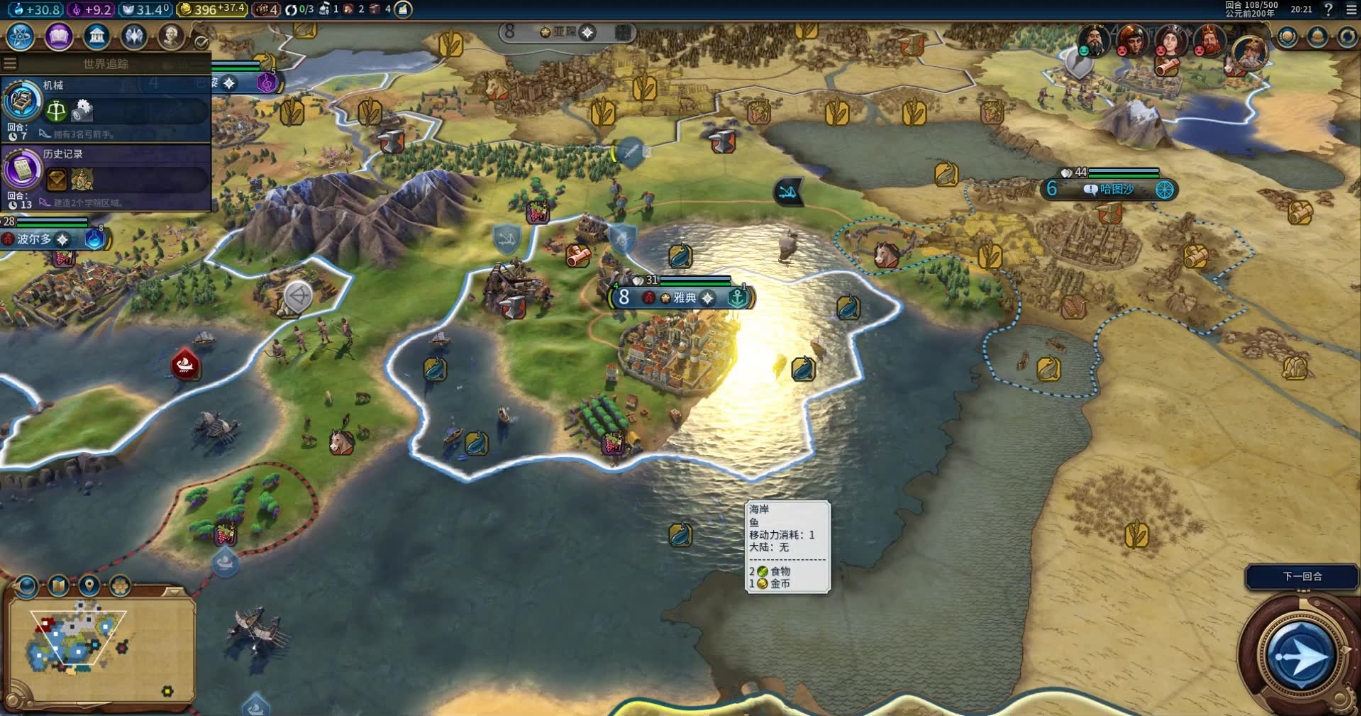Open the technology tree (atom icon)
This screenshot has width=1361, height=716.
[x=20, y=38]
